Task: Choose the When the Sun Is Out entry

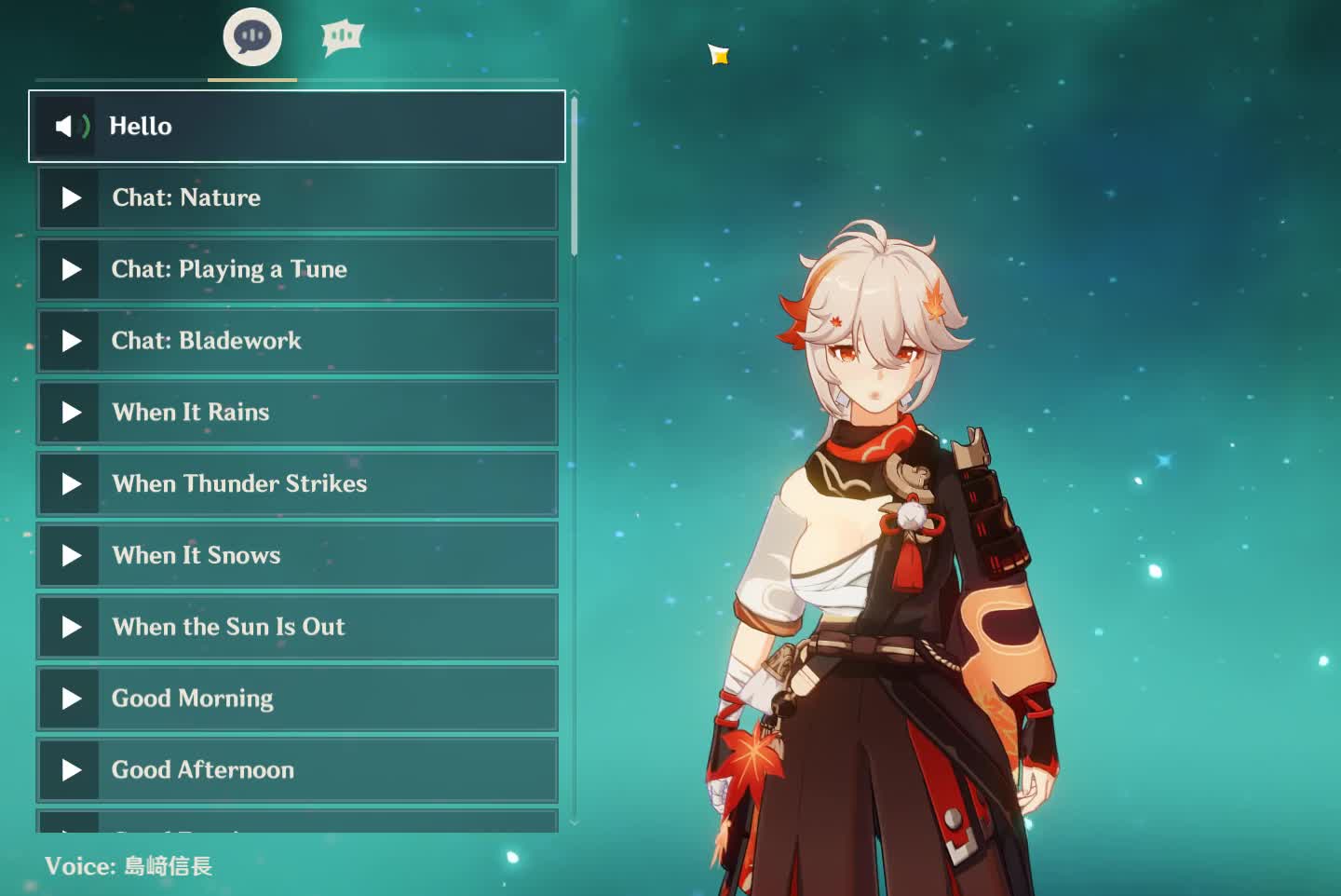Action: point(297,627)
